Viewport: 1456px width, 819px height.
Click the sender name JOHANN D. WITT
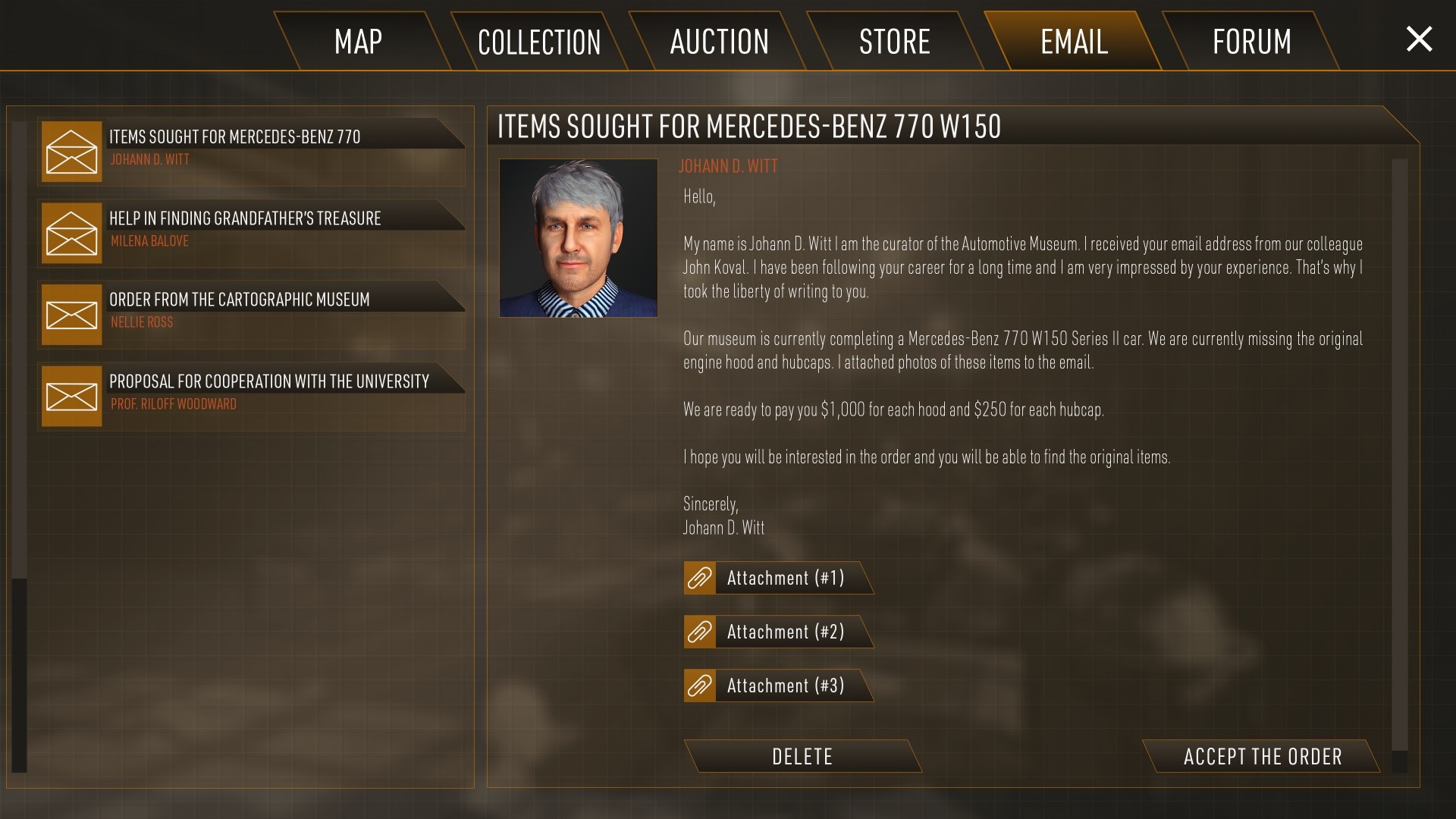(727, 166)
